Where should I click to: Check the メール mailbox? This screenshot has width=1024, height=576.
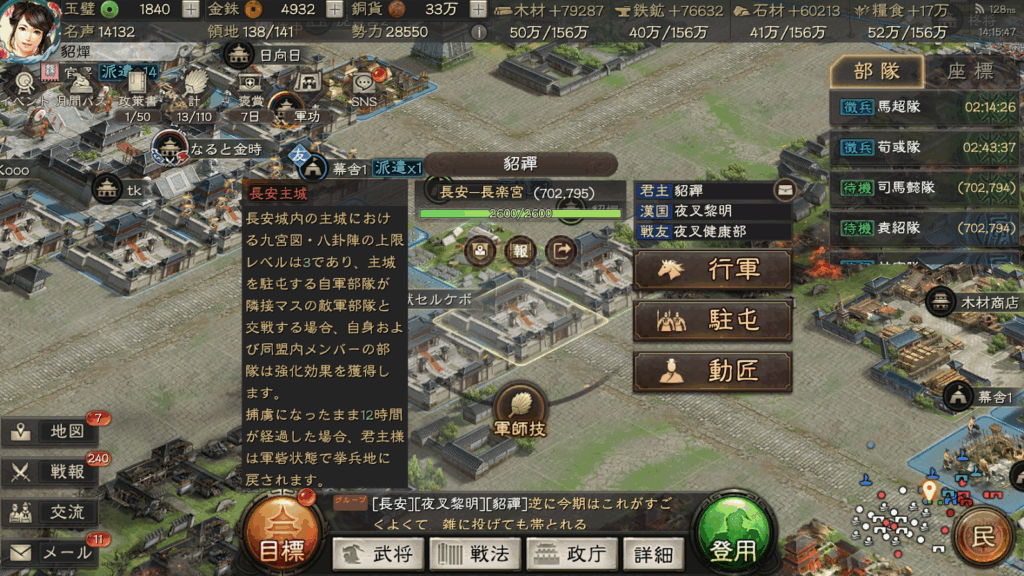coord(52,552)
